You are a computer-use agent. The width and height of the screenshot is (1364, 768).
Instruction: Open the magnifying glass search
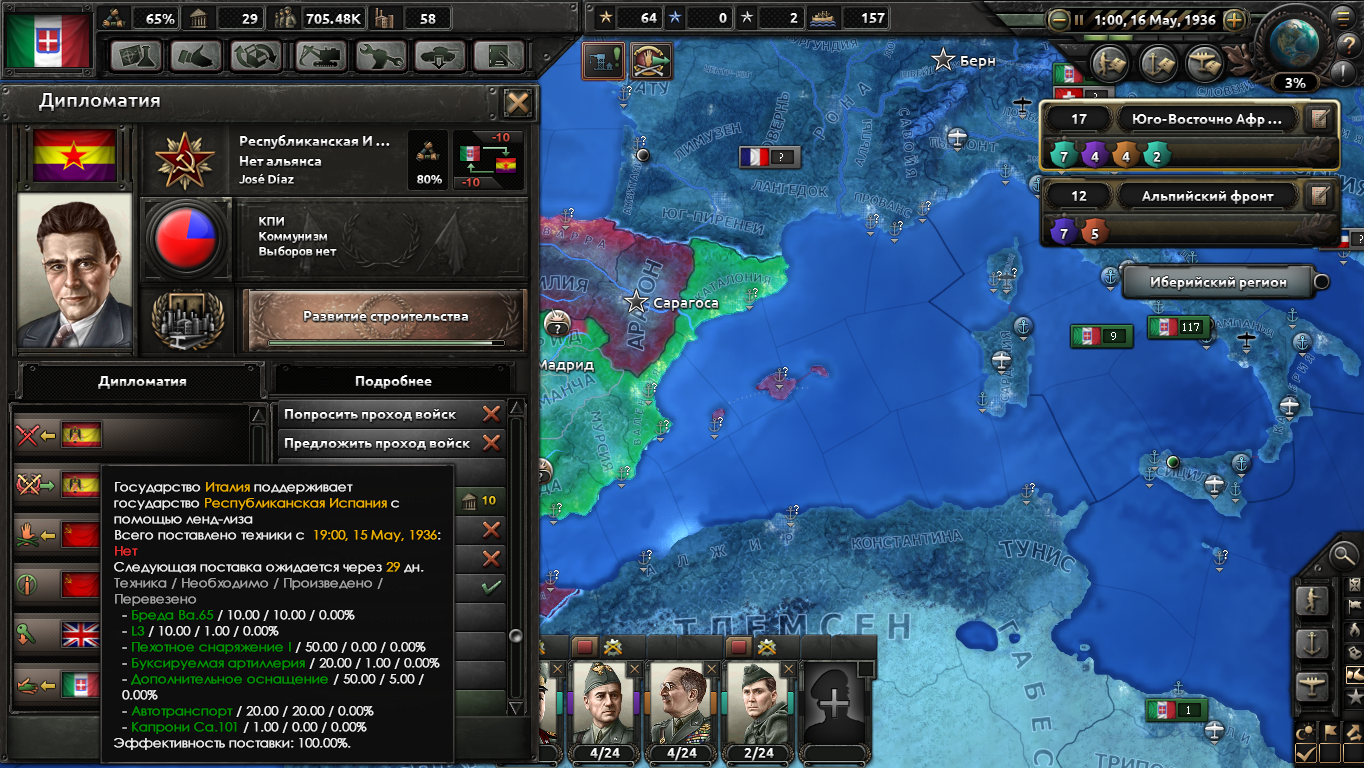click(x=1344, y=553)
